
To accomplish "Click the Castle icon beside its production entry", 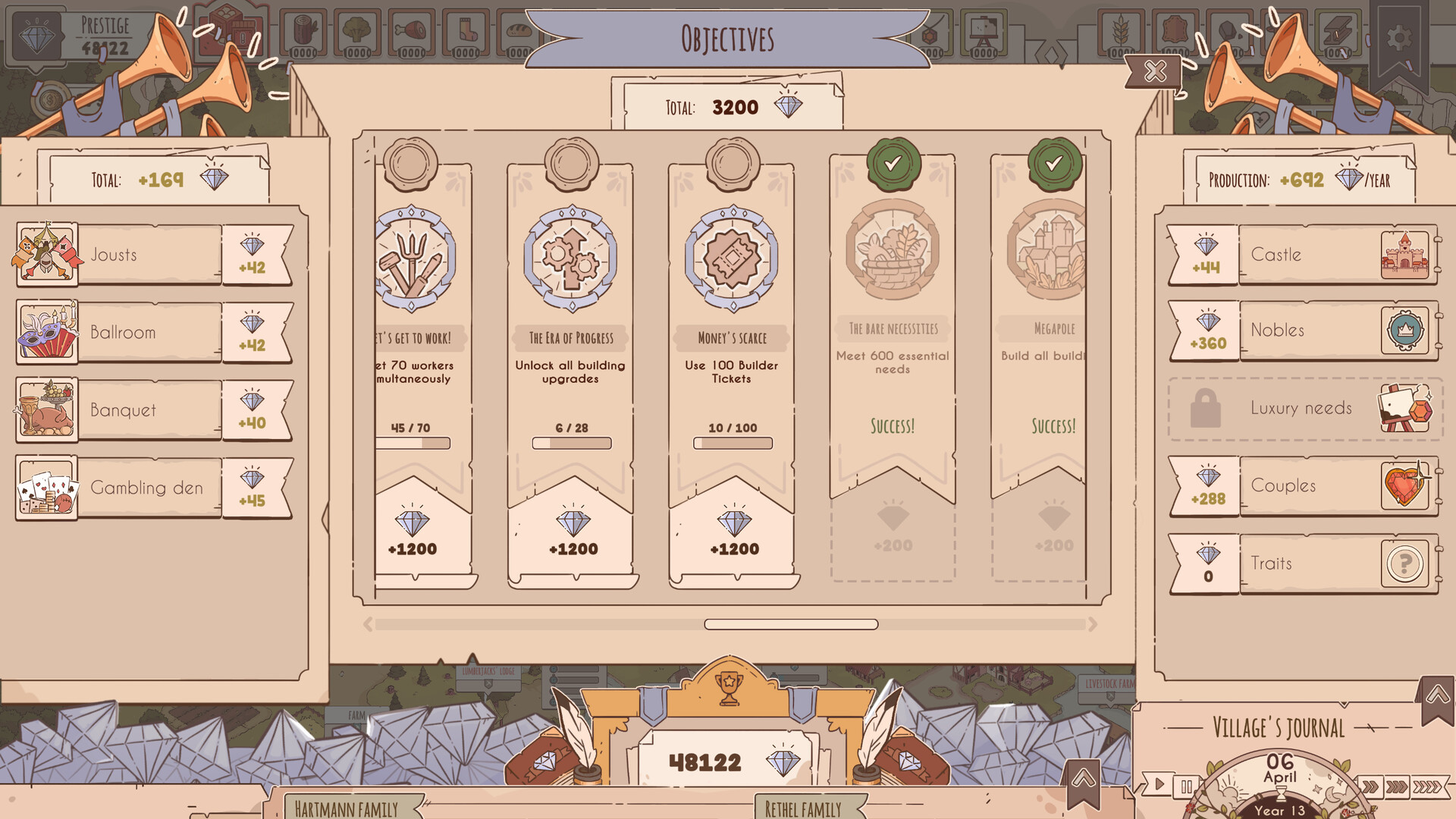I will click(1407, 254).
